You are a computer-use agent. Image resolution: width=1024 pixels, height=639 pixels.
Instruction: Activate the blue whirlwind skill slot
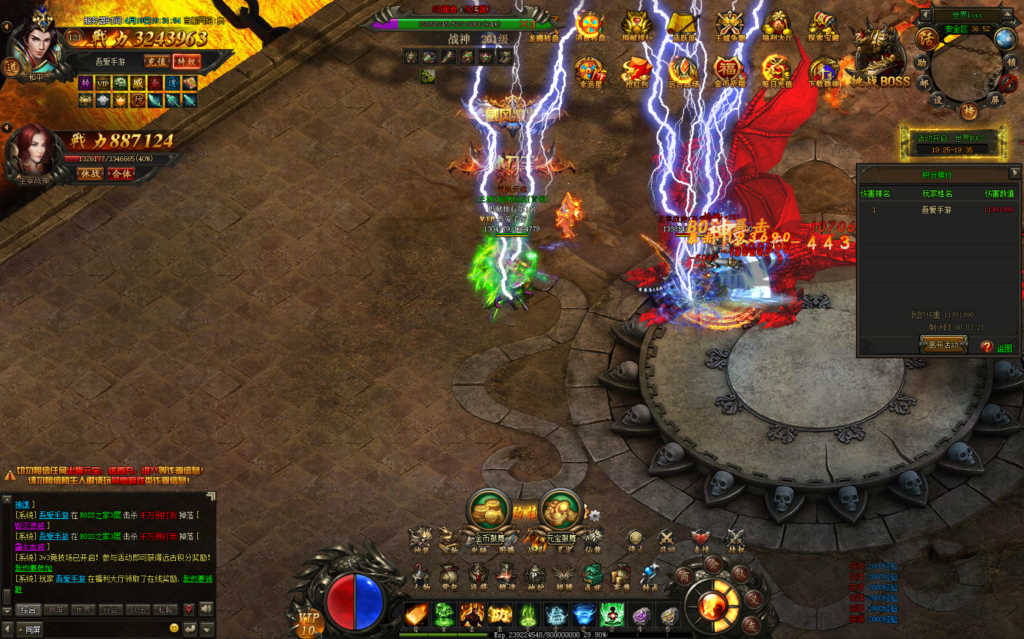click(585, 614)
